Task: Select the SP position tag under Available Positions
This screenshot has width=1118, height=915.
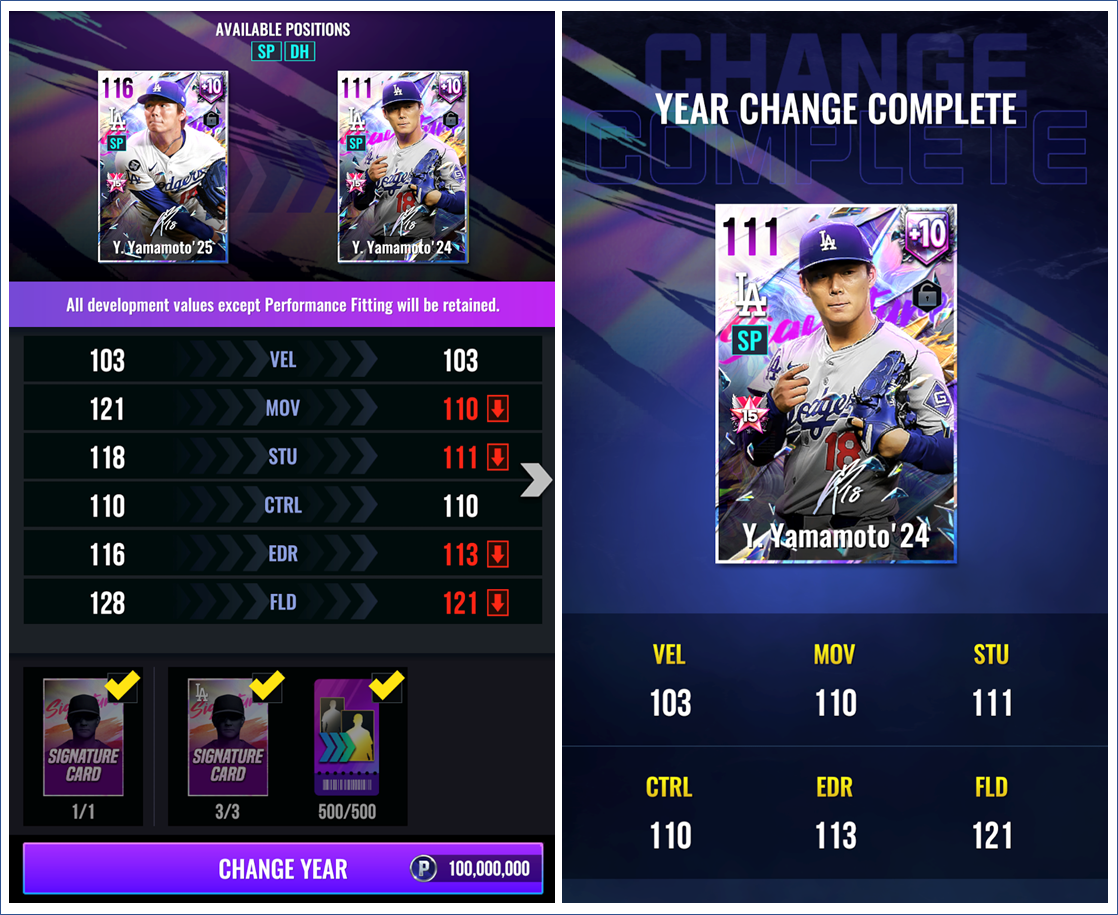Action: point(265,51)
